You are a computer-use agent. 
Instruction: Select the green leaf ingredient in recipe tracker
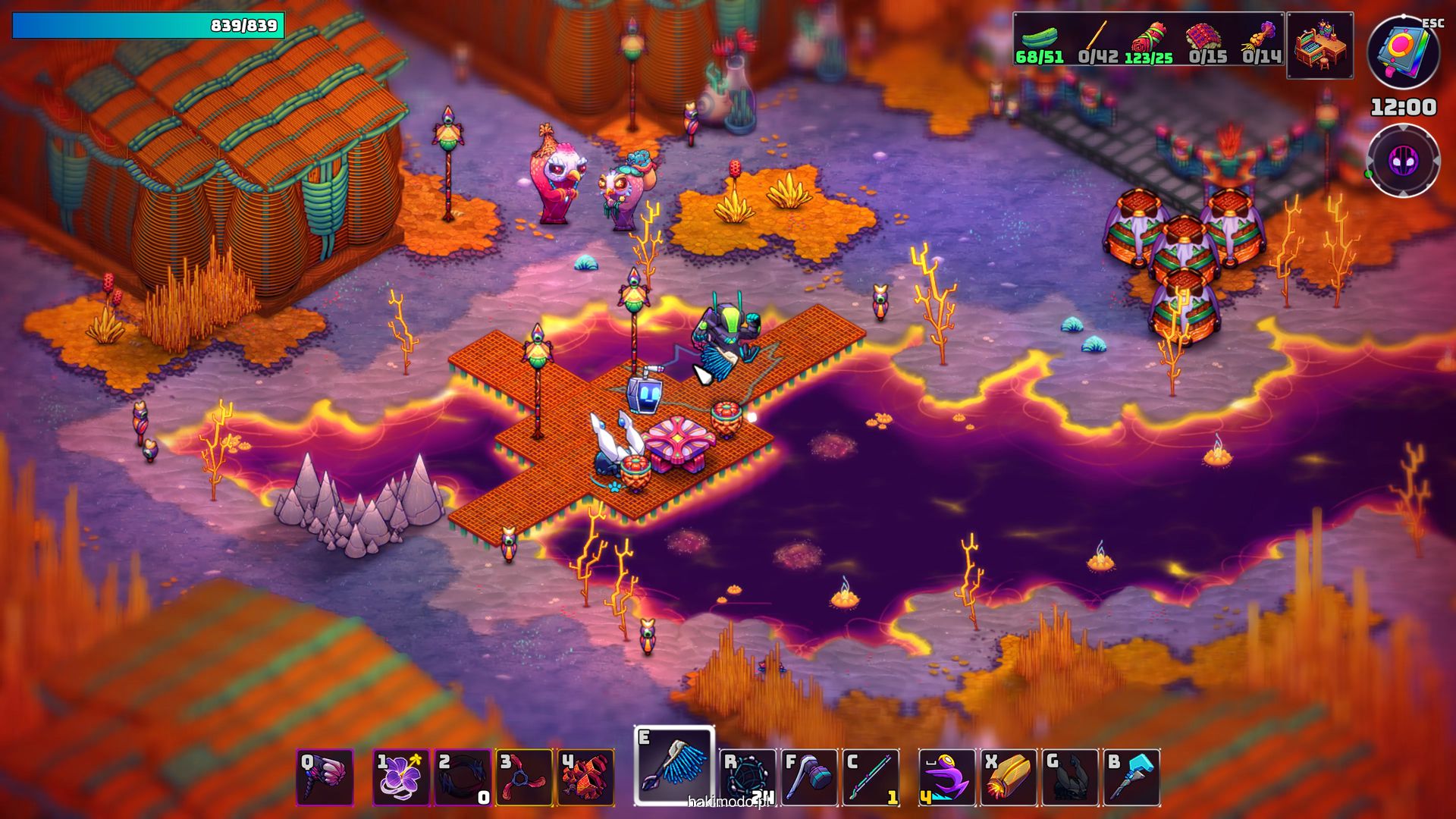[1040, 38]
